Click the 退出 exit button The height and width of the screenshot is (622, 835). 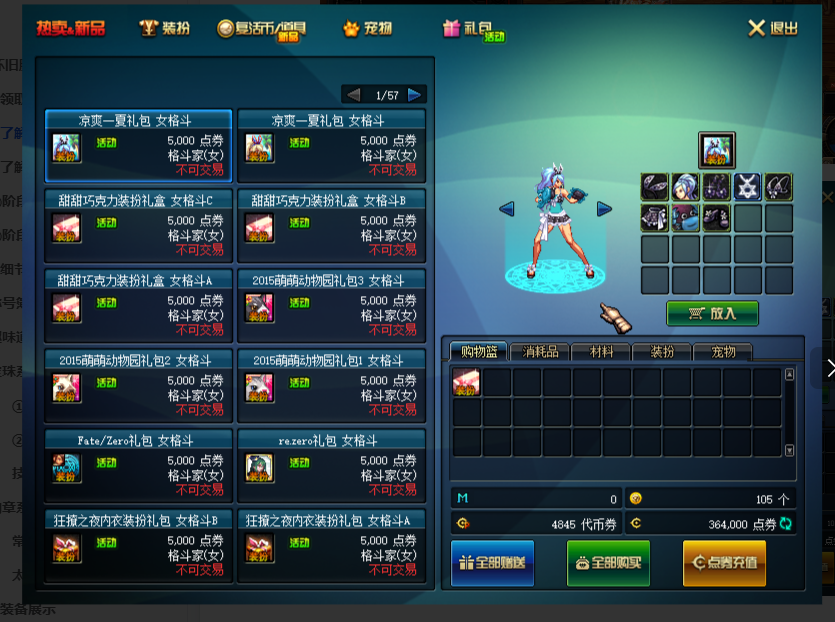[x=773, y=28]
